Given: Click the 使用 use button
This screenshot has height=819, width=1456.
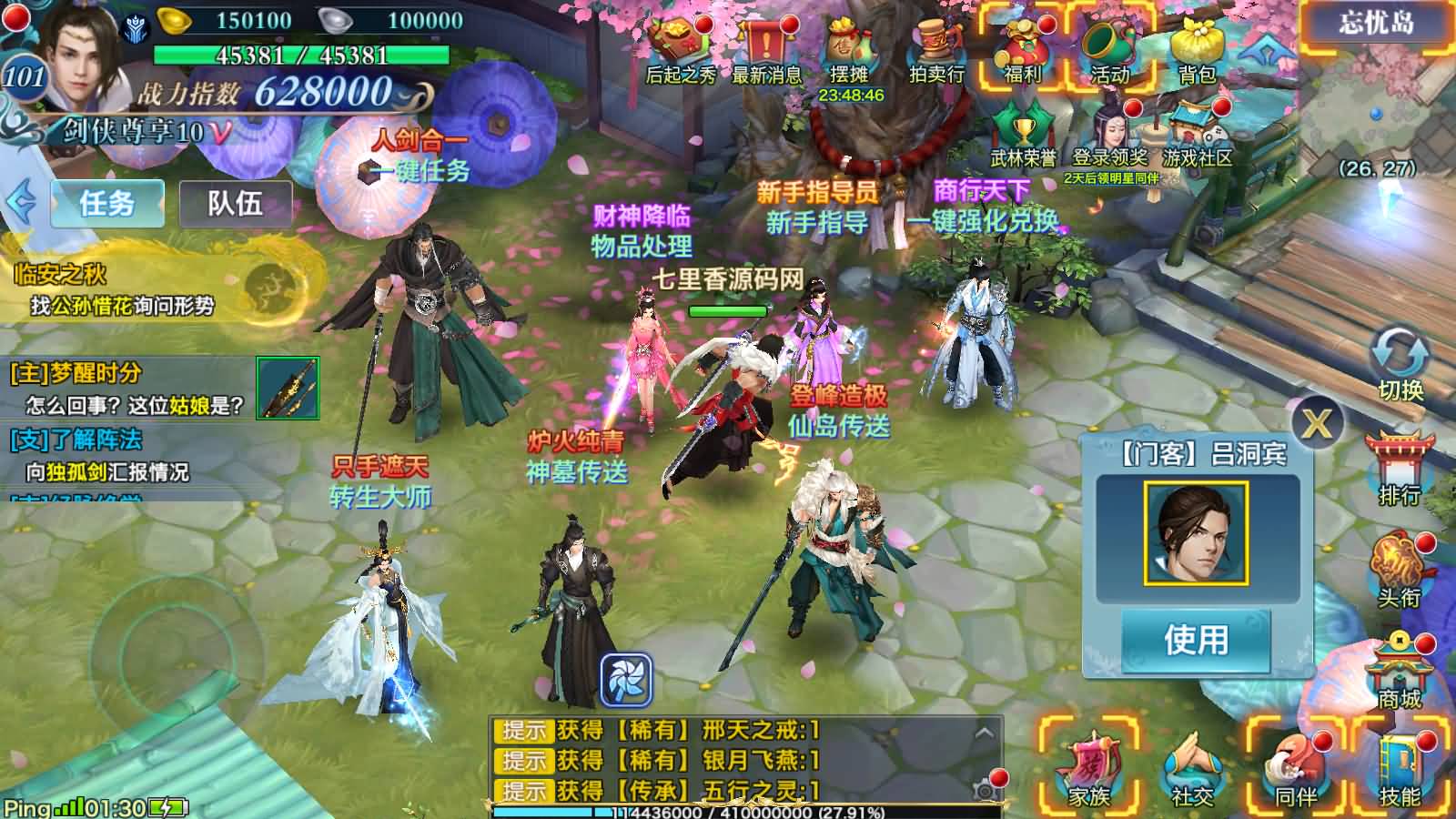Looking at the screenshot, I should (1196, 640).
